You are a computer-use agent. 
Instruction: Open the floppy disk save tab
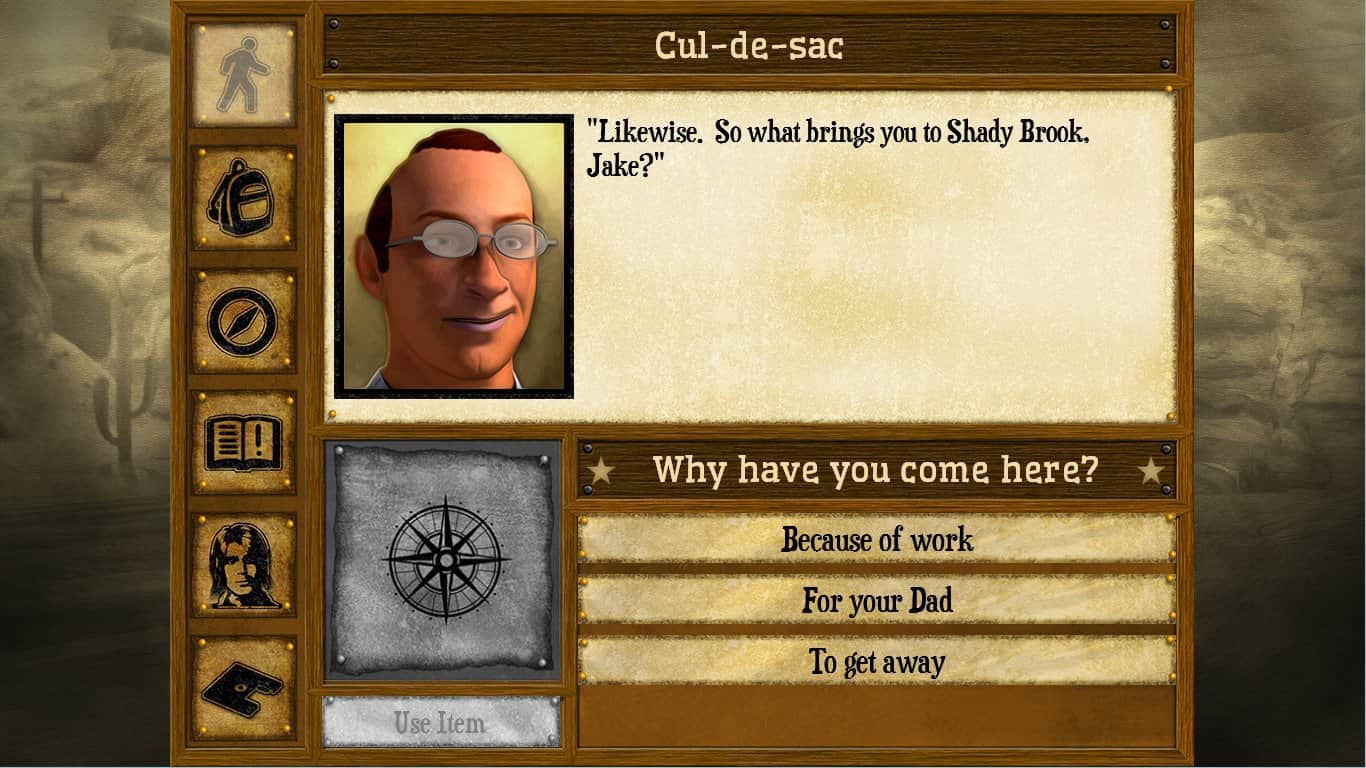pos(243,688)
